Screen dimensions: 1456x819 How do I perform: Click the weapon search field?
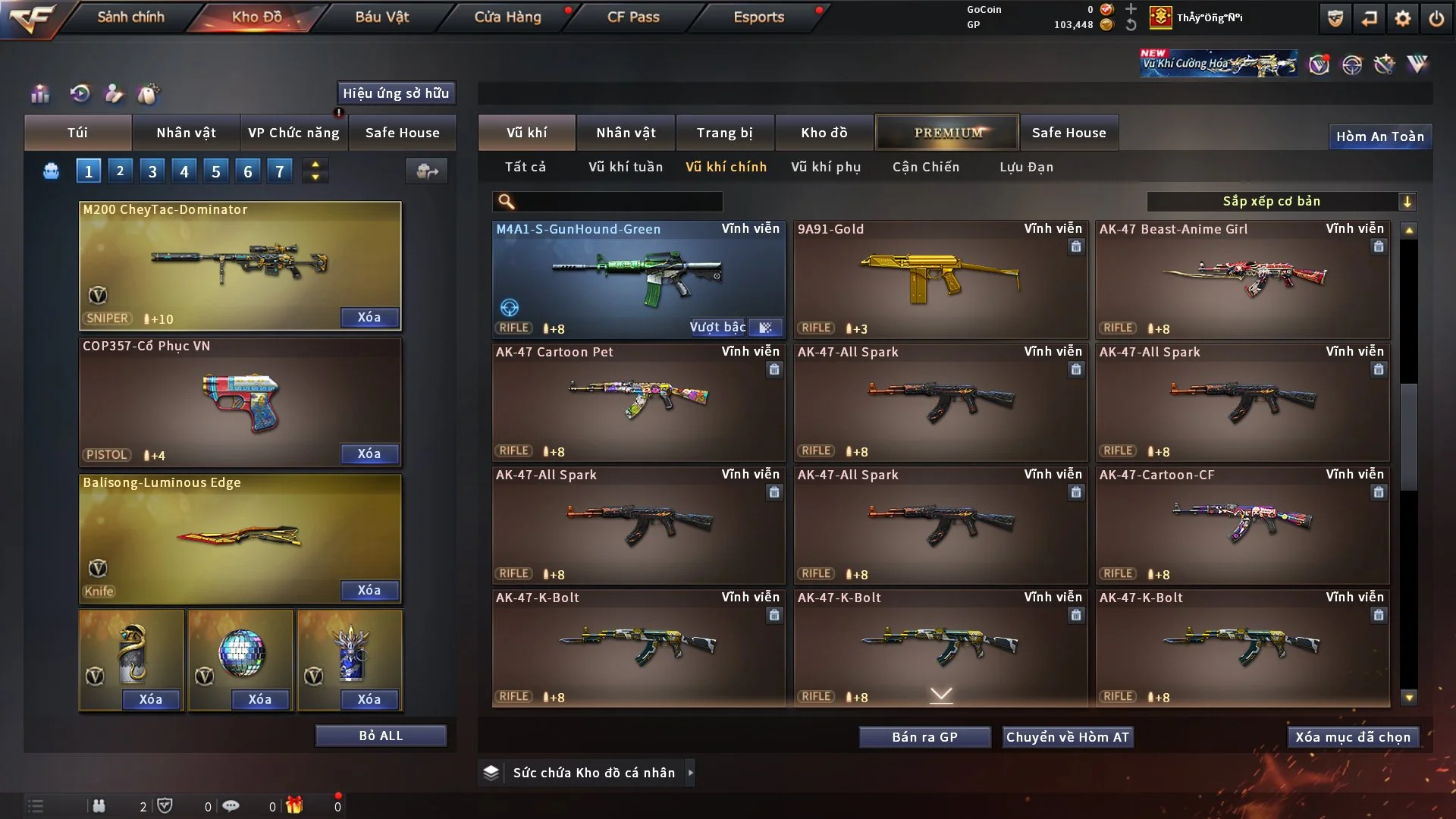coord(618,201)
